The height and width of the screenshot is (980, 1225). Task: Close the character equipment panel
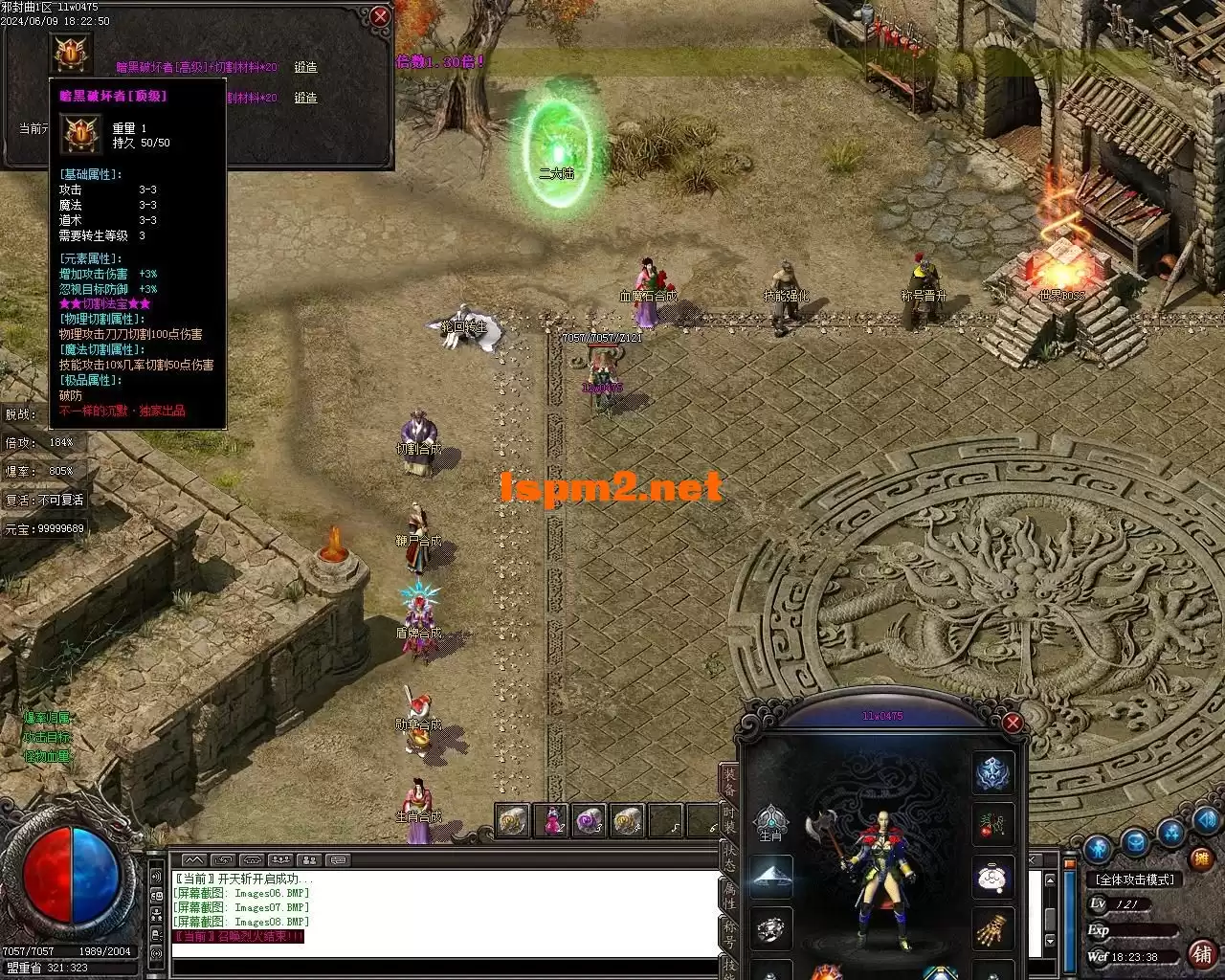click(x=1013, y=724)
